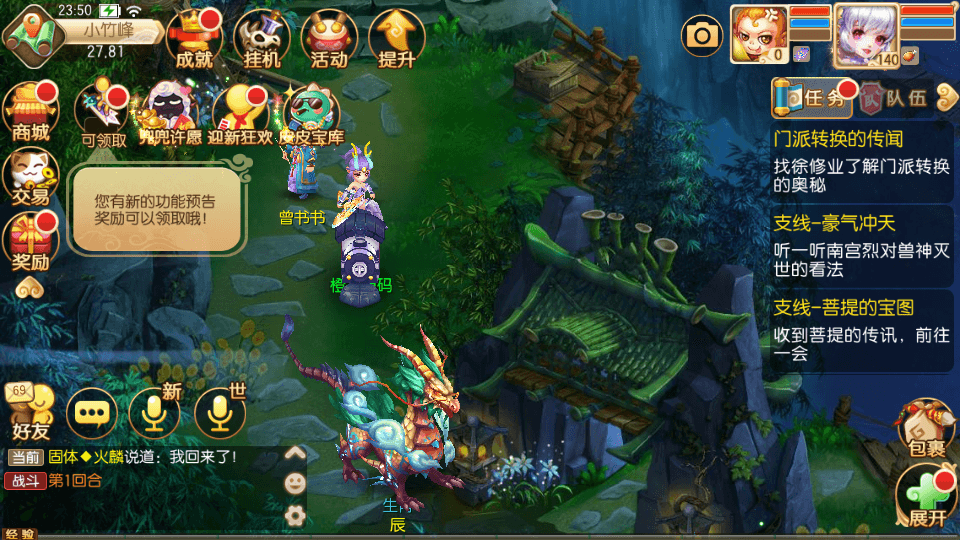Screen dimensions: 960x540
Task: Open the 皮皮宝库 treasure icon
Action: point(311,115)
